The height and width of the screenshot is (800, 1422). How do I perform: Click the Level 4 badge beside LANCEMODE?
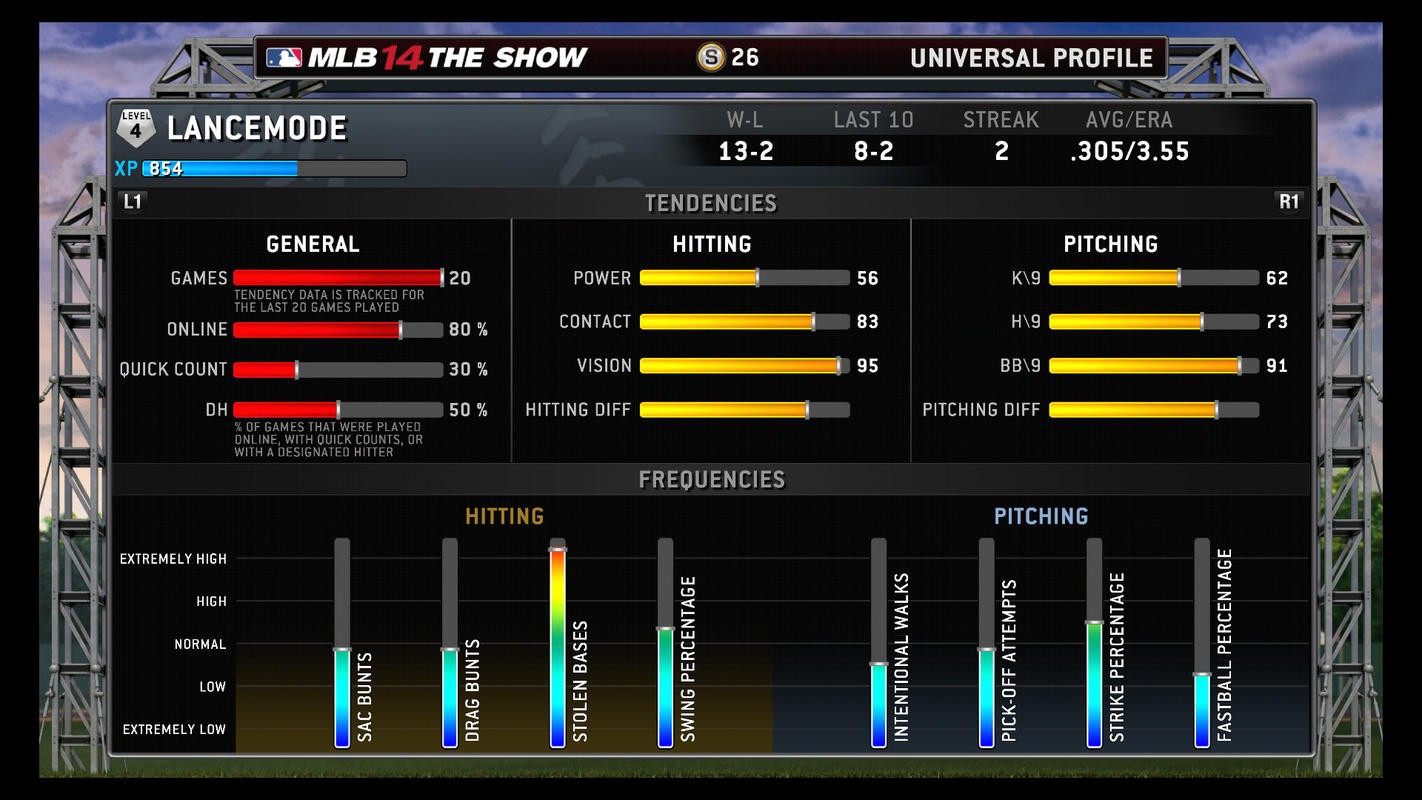point(136,127)
